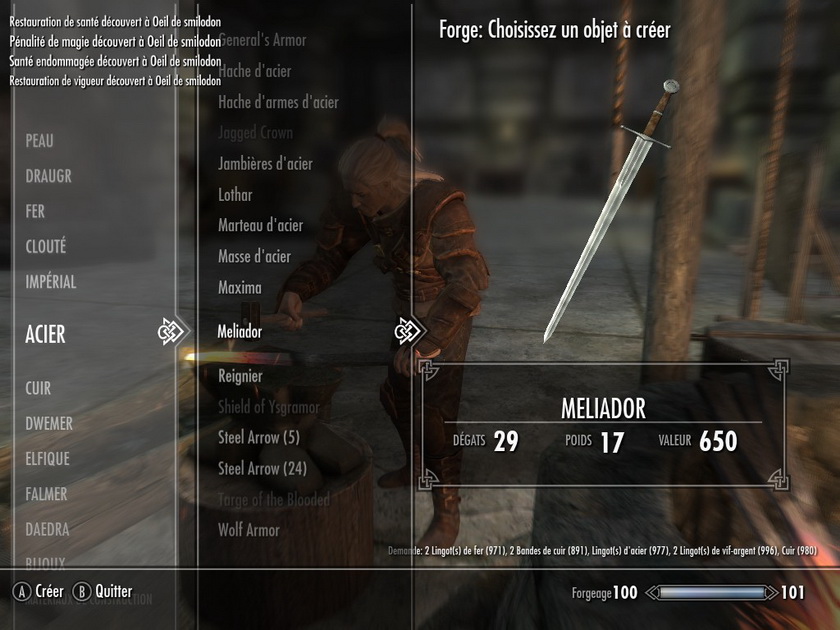Viewport: 840px width, 630px height.
Task: Select the Wolf Armor entry
Action: (249, 530)
